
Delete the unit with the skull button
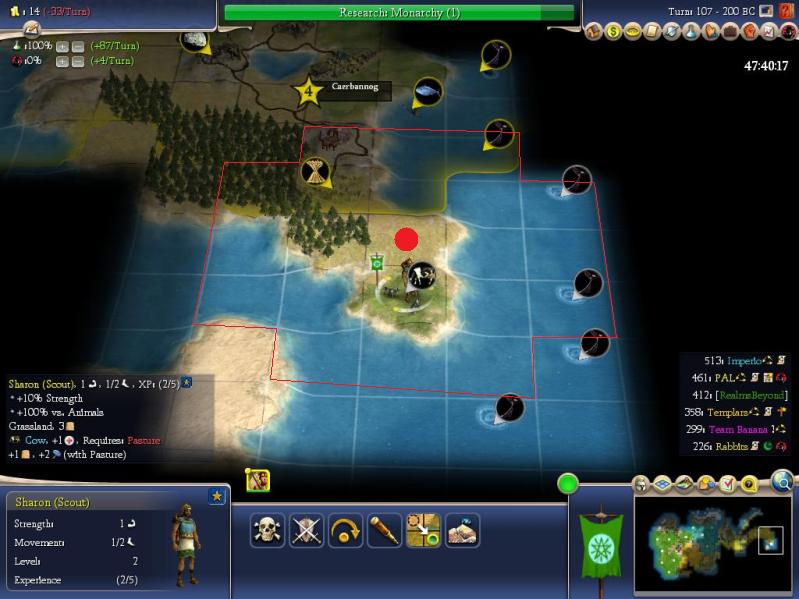[267, 530]
